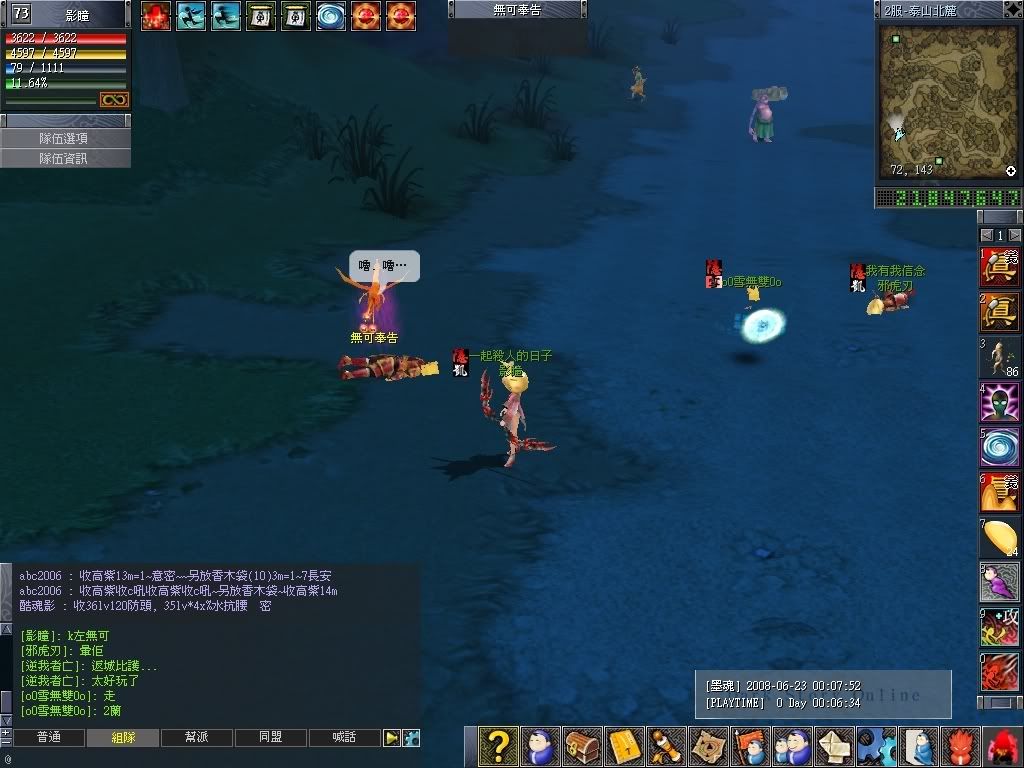Switch to the 幫派 guild chat tab

click(196, 737)
